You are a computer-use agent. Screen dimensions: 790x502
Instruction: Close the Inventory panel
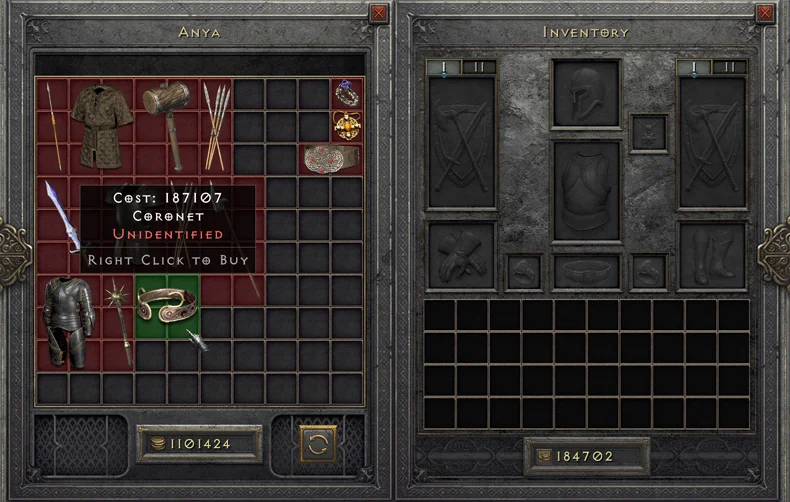point(766,13)
